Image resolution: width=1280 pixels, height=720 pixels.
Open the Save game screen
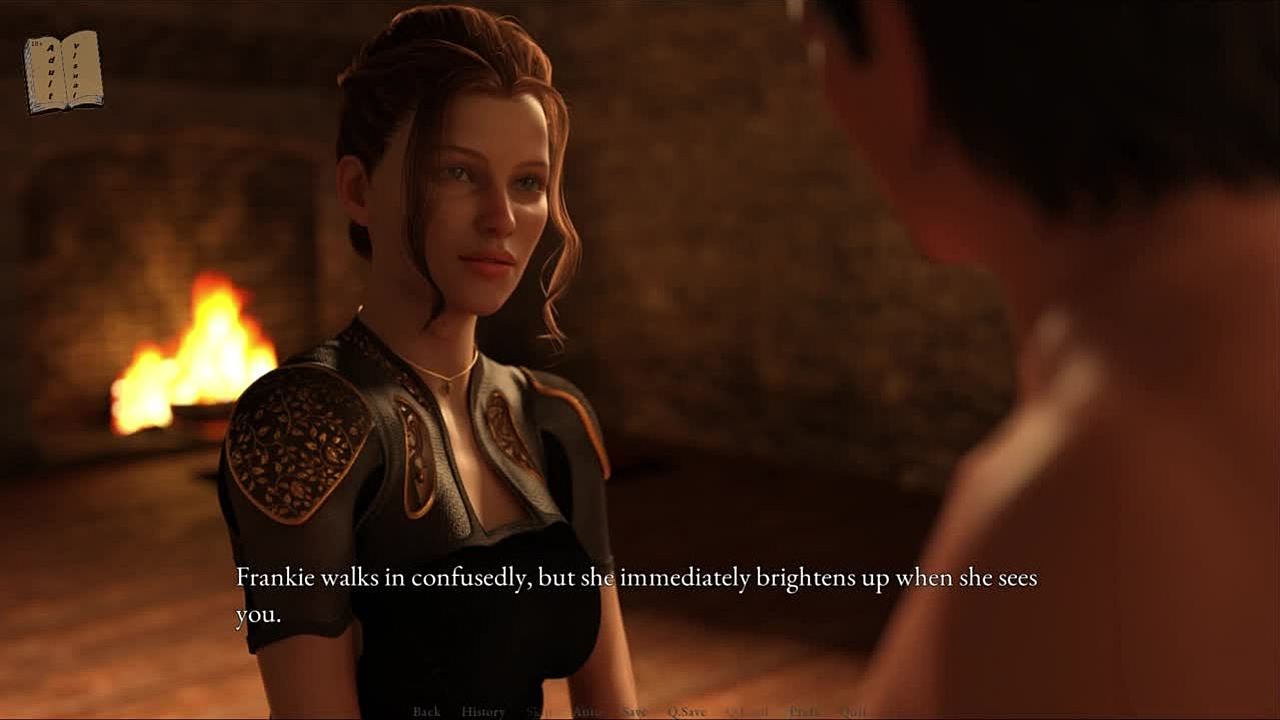coord(634,711)
